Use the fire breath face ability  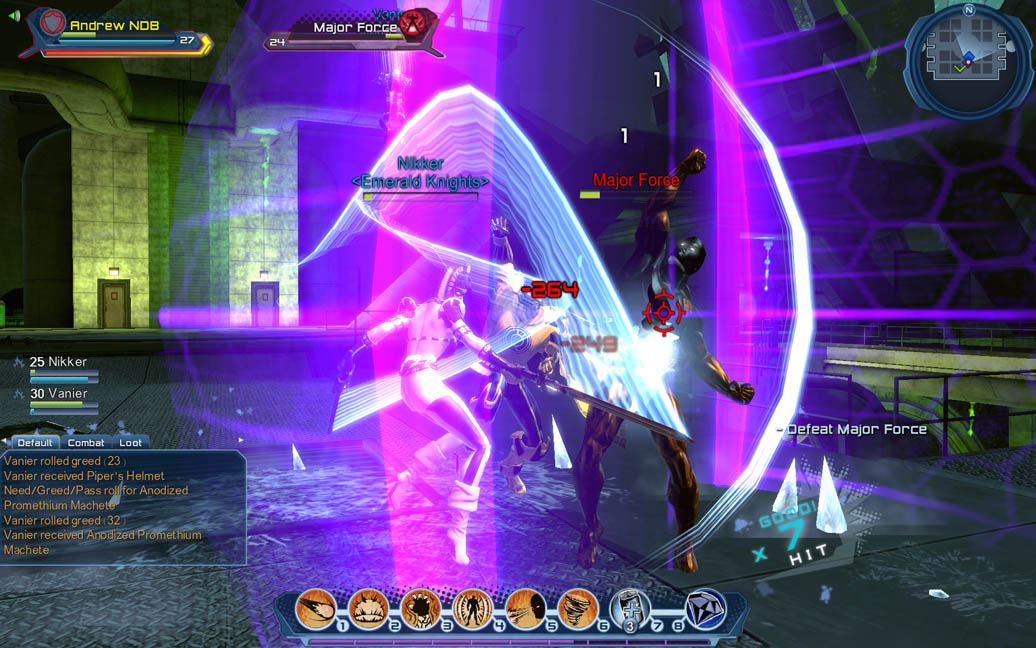coord(525,608)
